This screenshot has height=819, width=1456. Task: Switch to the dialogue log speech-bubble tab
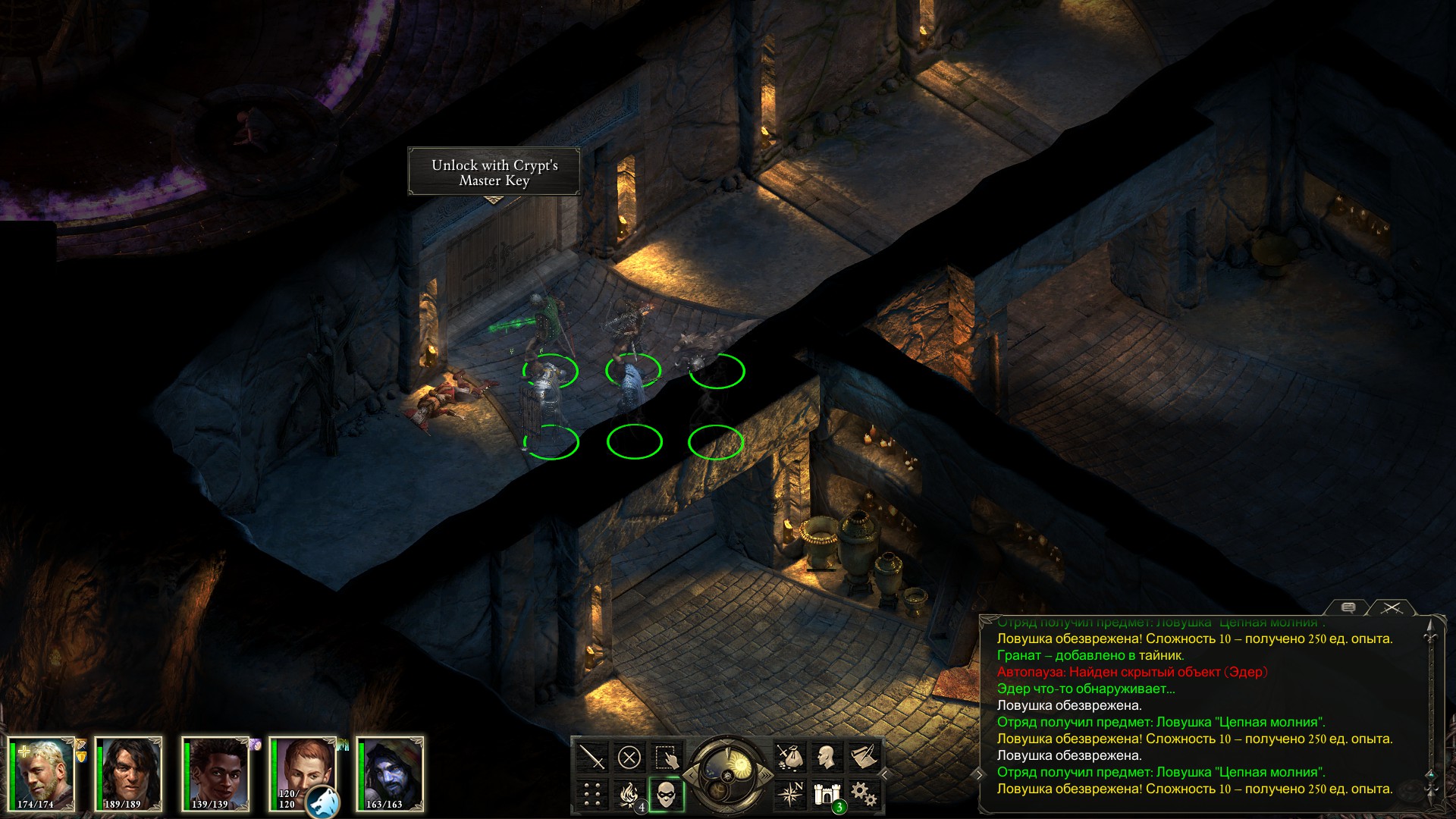(x=1348, y=607)
